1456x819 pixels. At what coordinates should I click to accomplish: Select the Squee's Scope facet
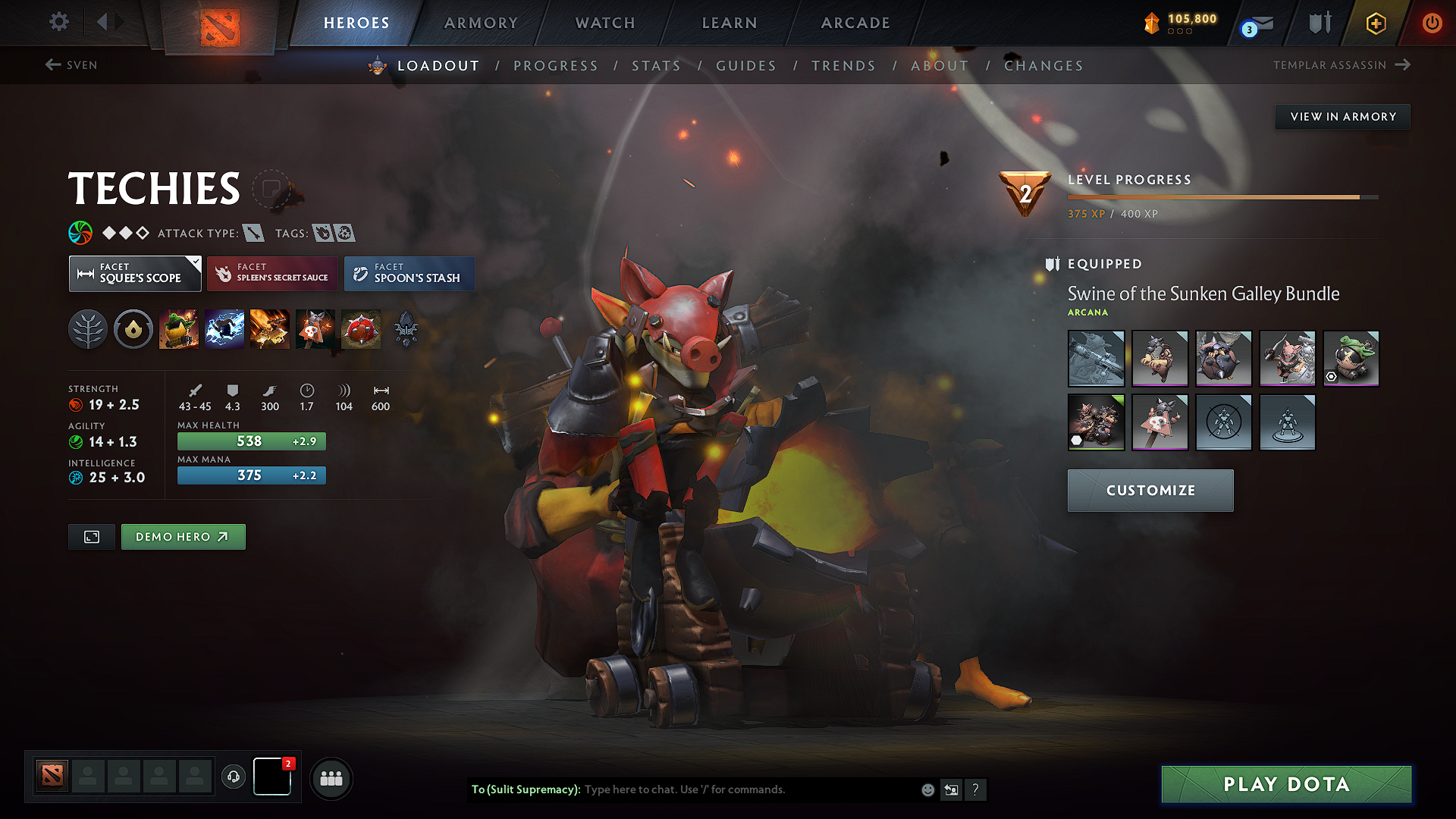point(135,273)
